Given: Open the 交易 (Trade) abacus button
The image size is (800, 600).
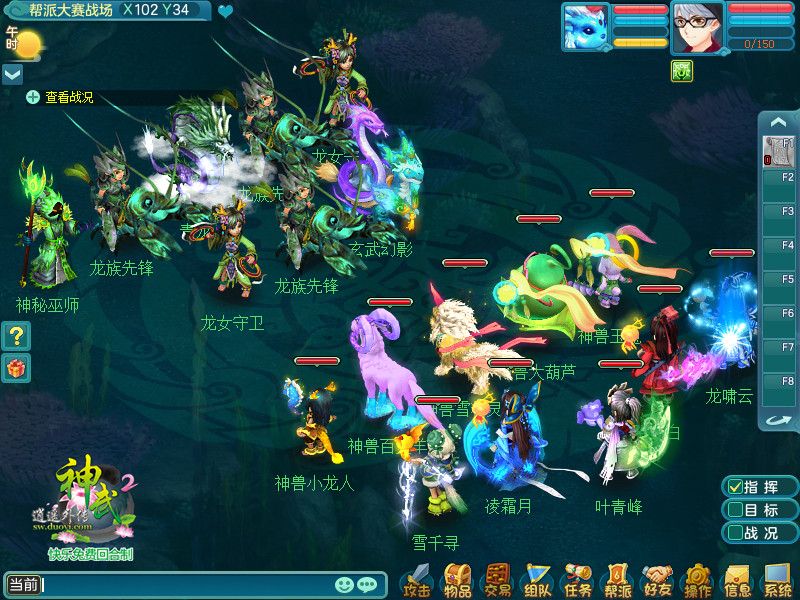Looking at the screenshot, I should click(497, 579).
